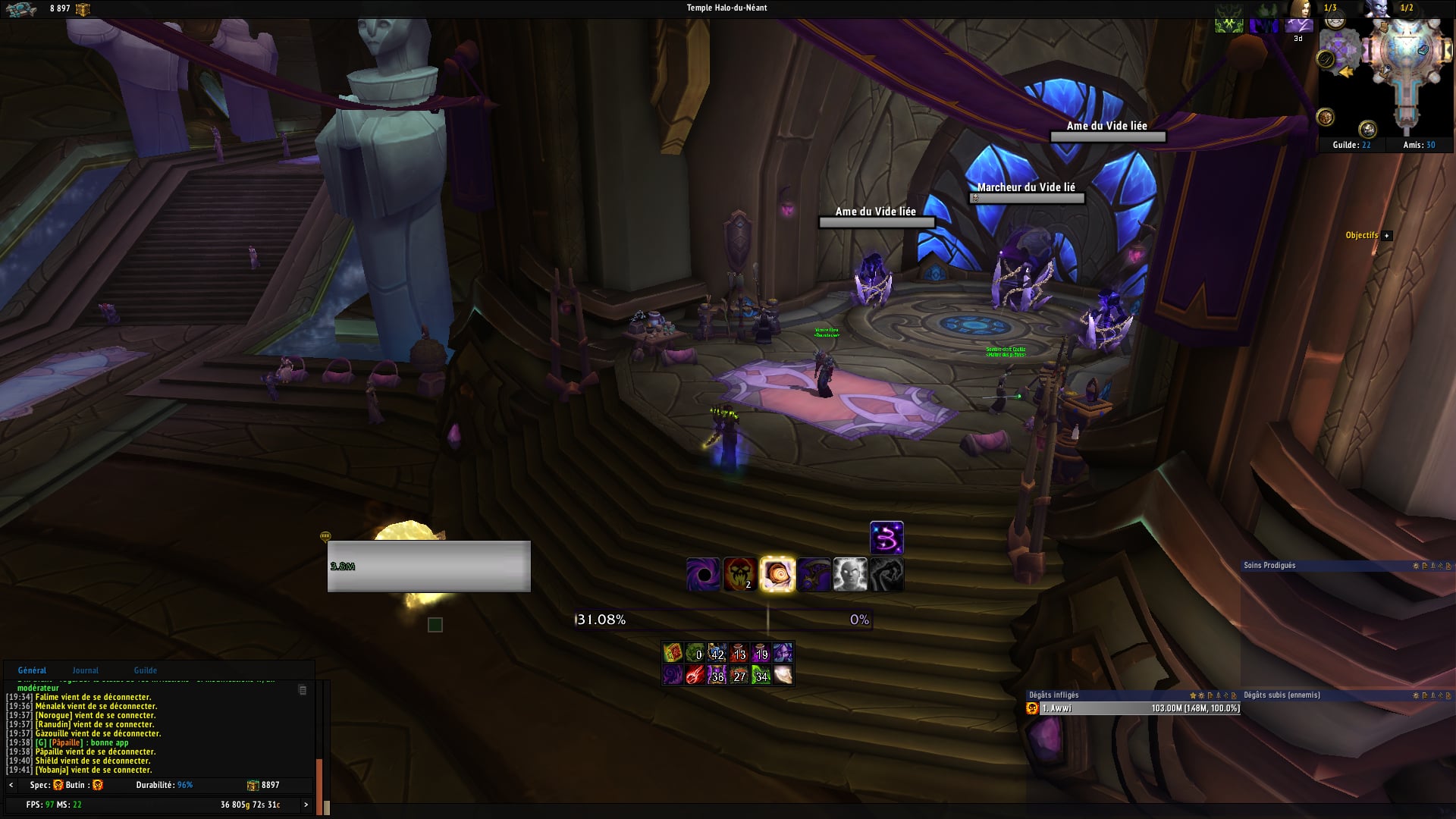1456x819 pixels.
Task: Select the Awwi damage meter row
Action: pos(1134,708)
